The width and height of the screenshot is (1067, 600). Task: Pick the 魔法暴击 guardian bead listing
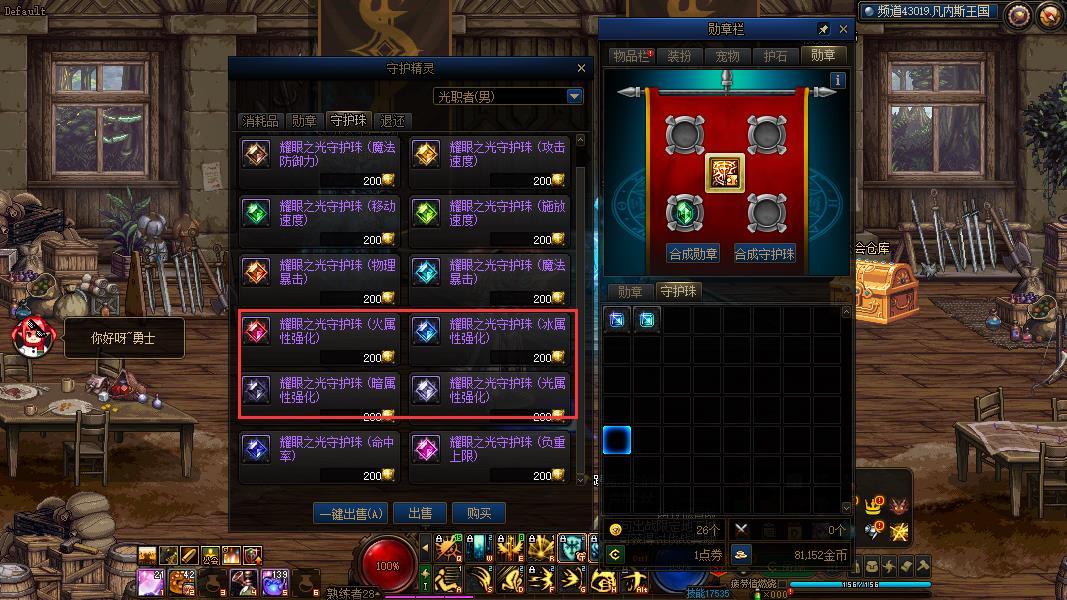coord(490,278)
